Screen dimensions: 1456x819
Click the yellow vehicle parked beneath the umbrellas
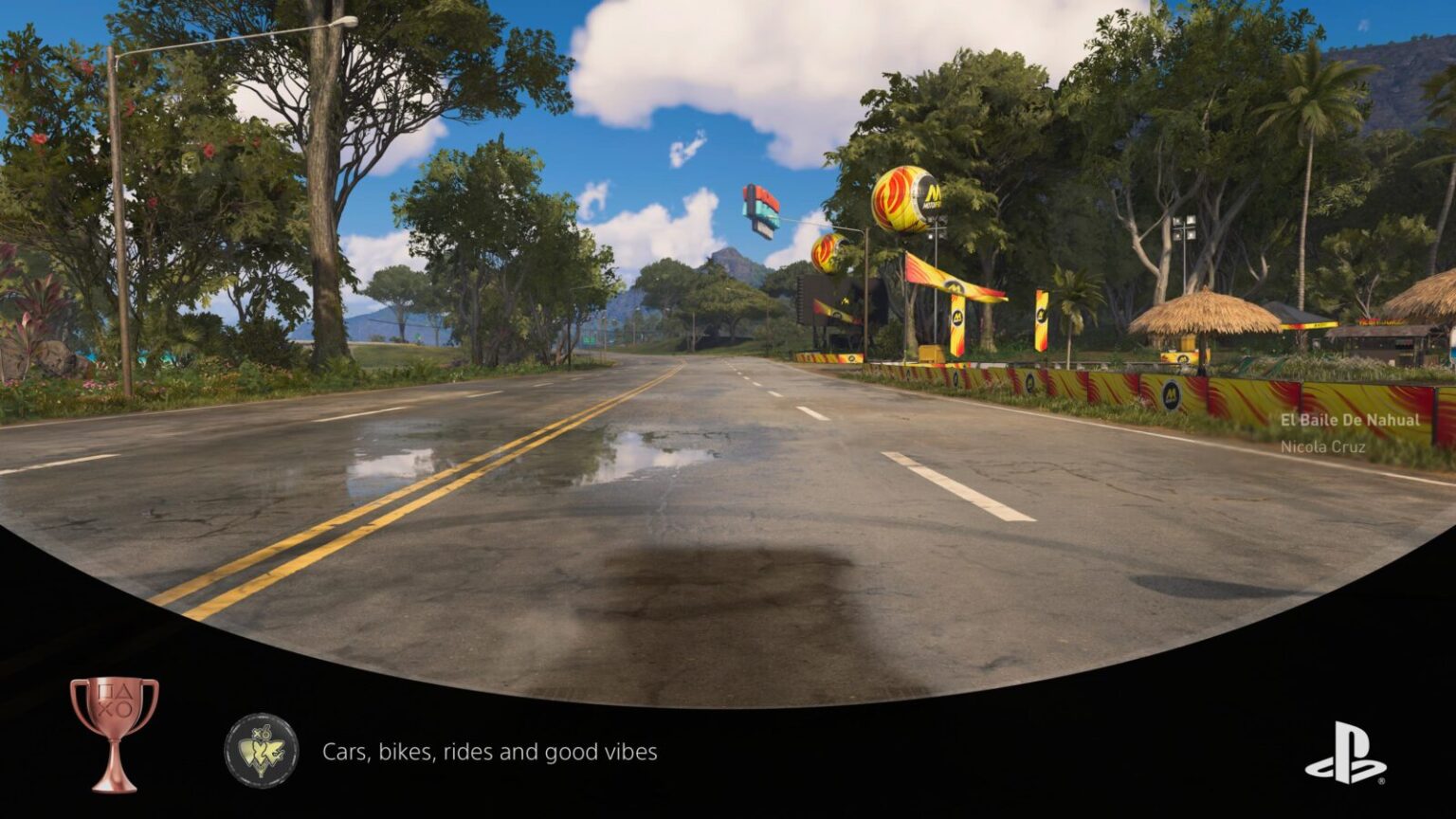(x=1183, y=355)
